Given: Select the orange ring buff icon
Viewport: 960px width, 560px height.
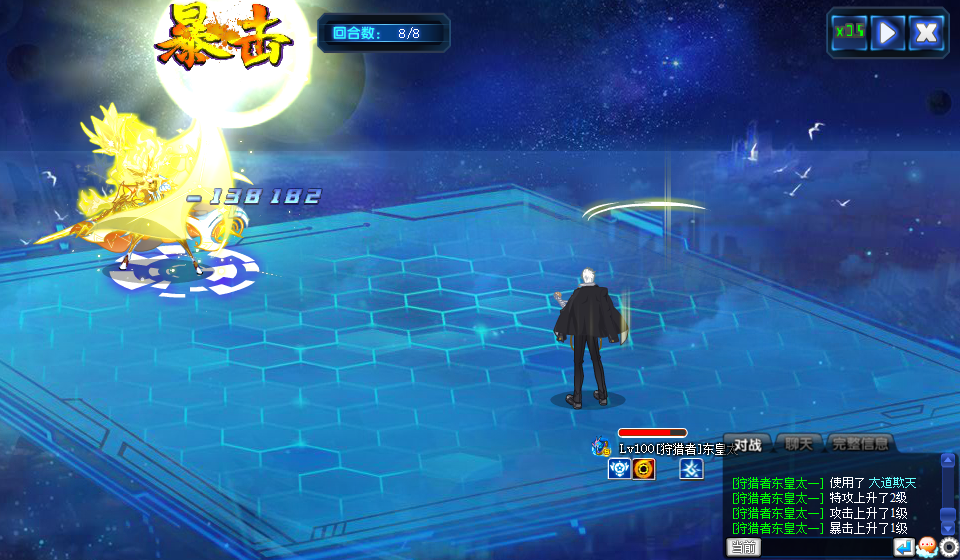Looking at the screenshot, I should tap(643, 469).
